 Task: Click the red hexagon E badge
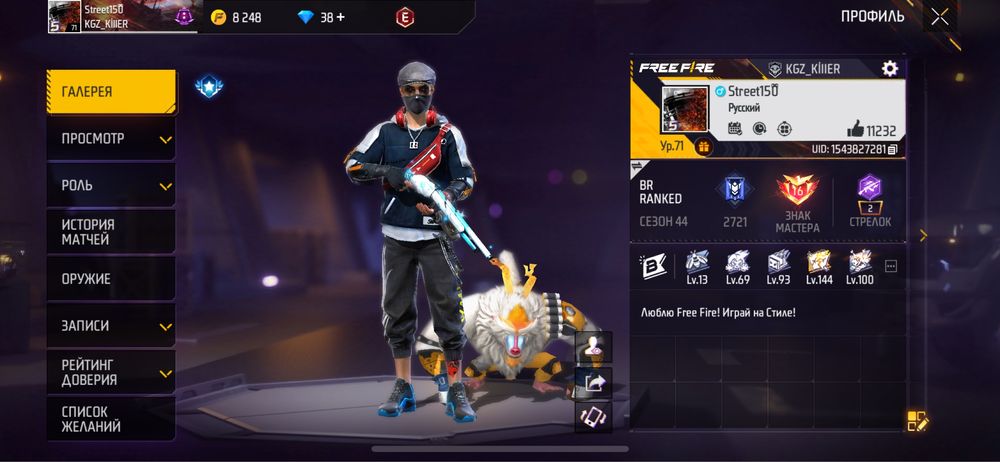(x=405, y=17)
